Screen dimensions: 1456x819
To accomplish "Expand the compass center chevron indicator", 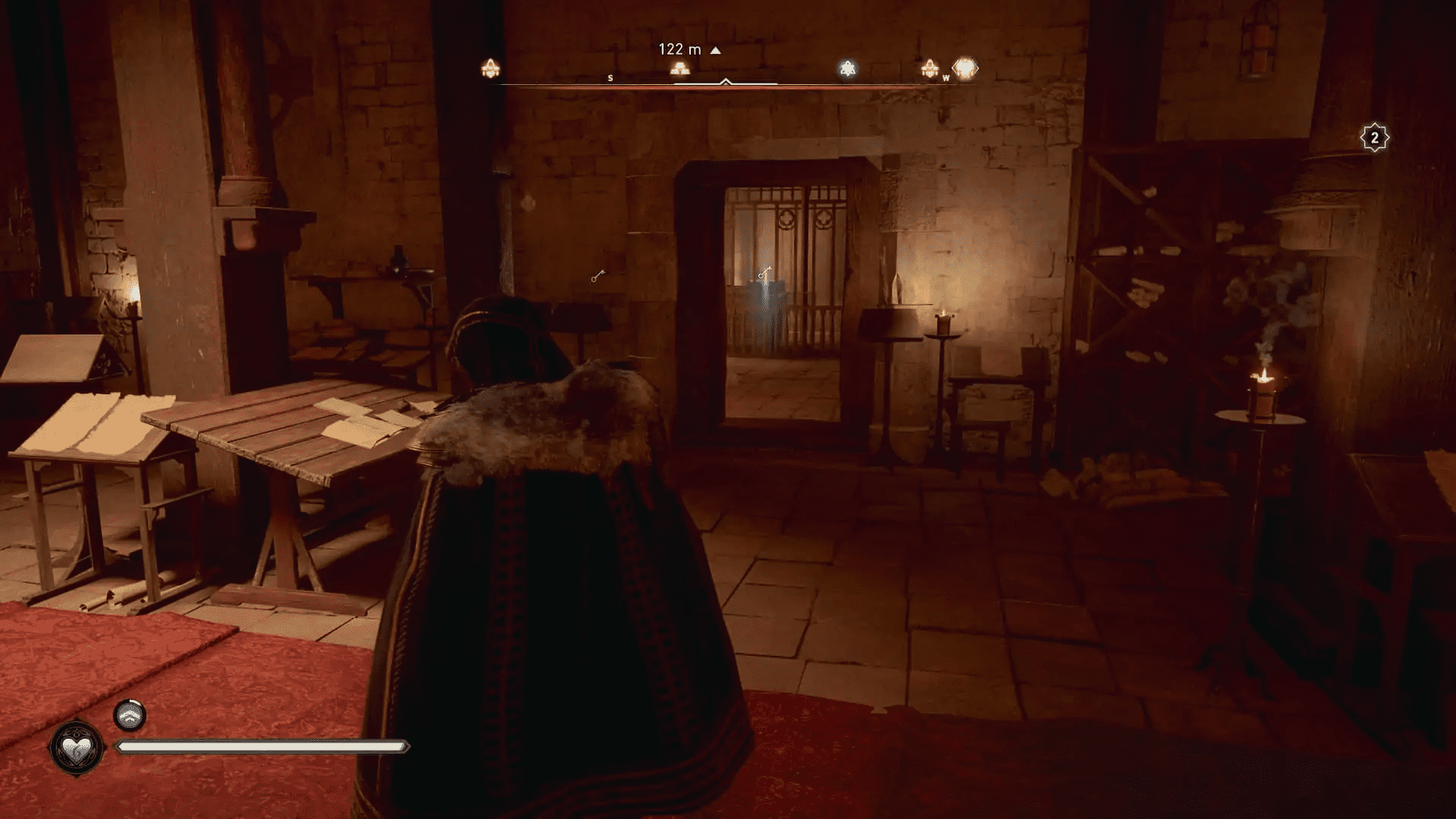I will (725, 82).
